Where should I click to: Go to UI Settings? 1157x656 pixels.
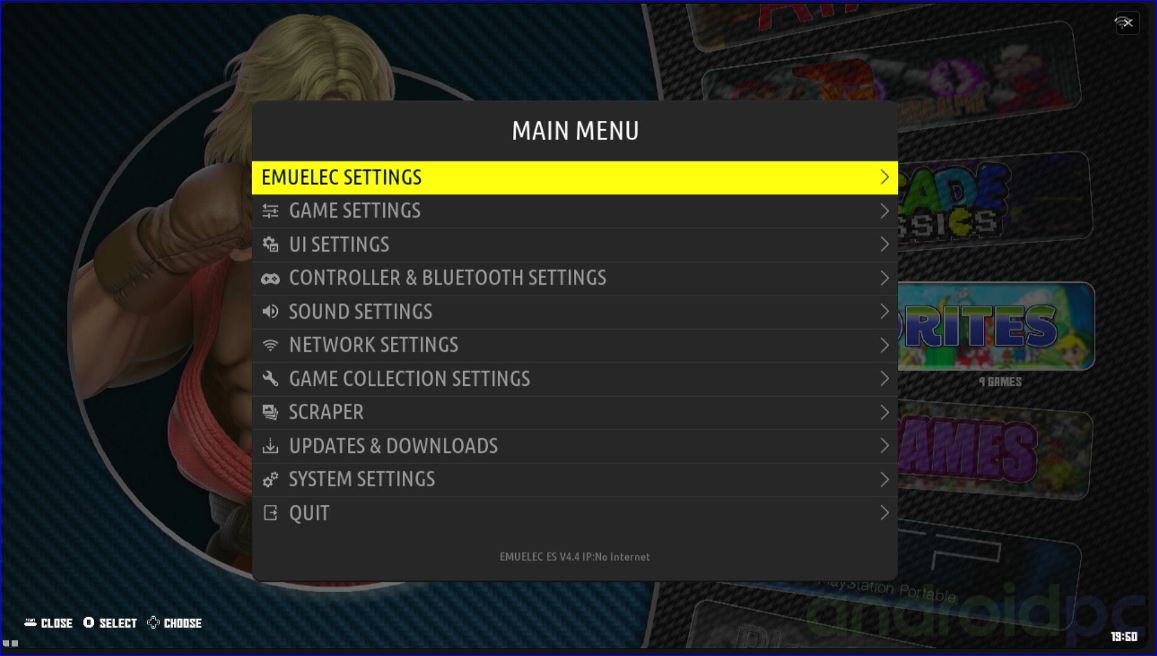tap(574, 245)
